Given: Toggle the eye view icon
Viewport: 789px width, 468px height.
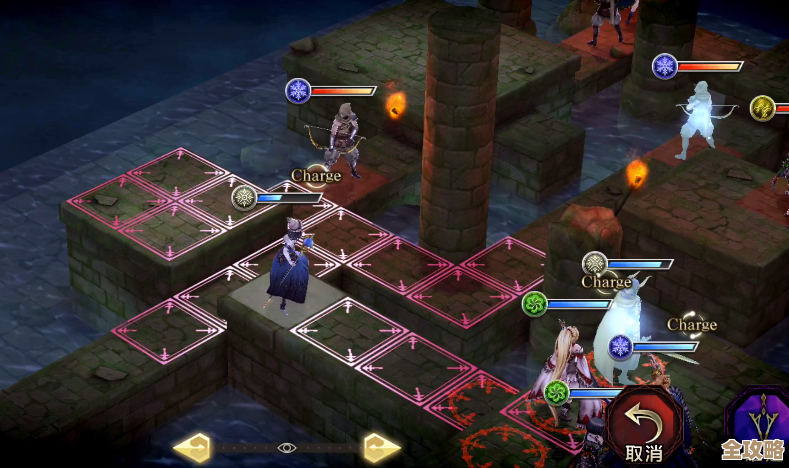Looking at the screenshot, I should click(x=287, y=447).
